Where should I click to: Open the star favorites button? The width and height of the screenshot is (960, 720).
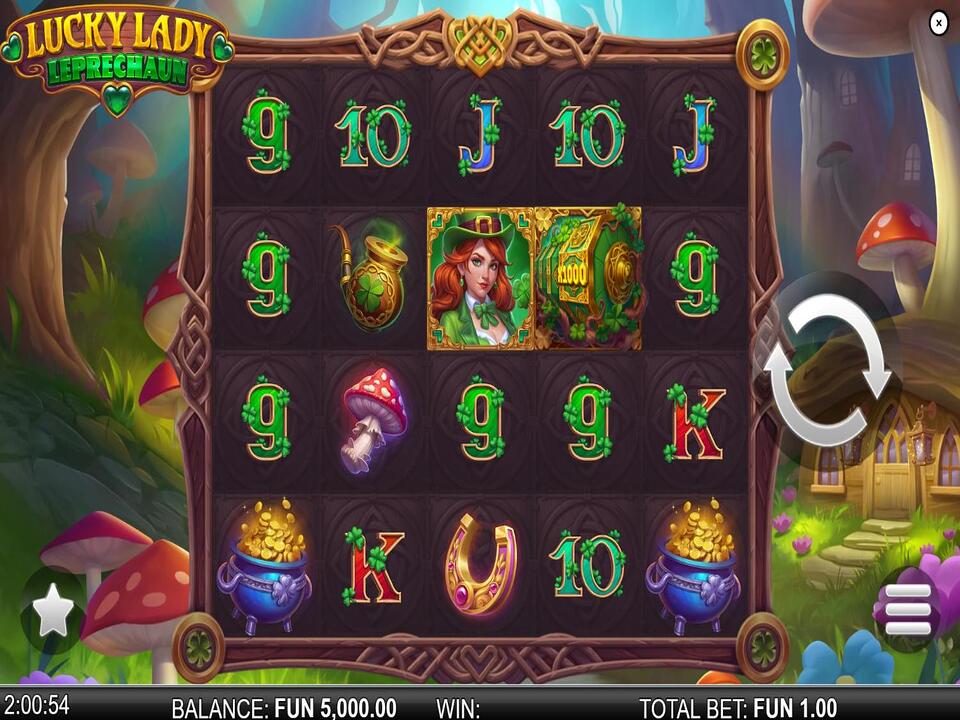point(53,612)
